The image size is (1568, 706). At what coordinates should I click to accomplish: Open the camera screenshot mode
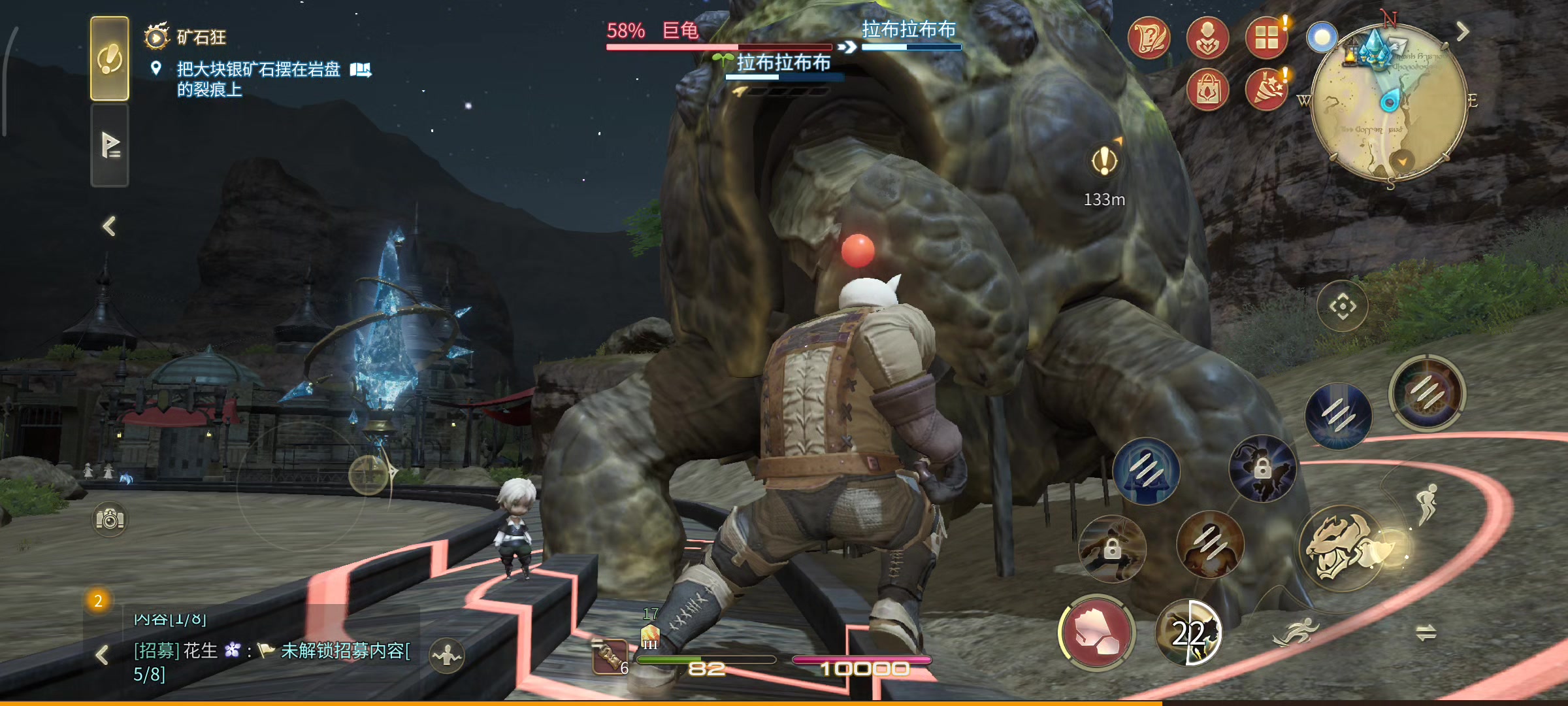[110, 520]
